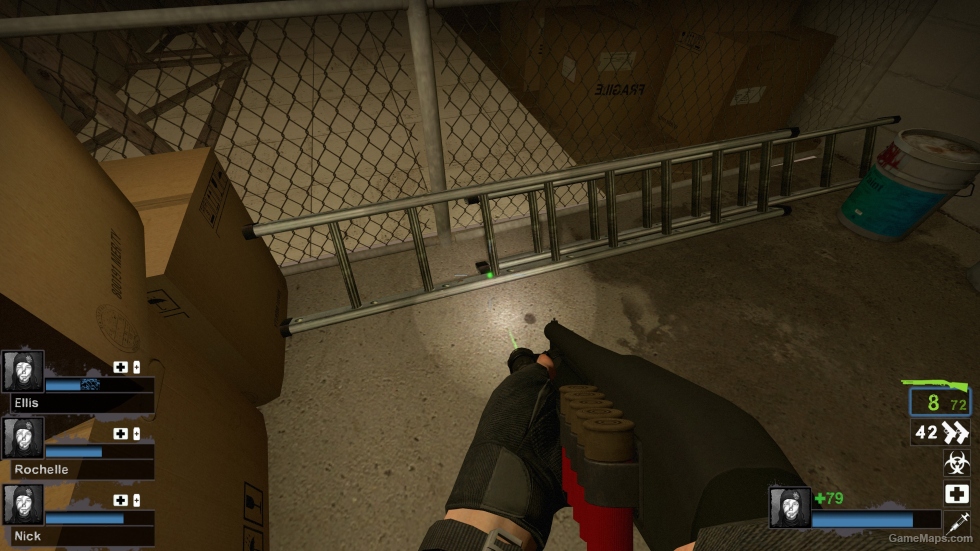Select Nick's teammate portrait

(x=23, y=505)
